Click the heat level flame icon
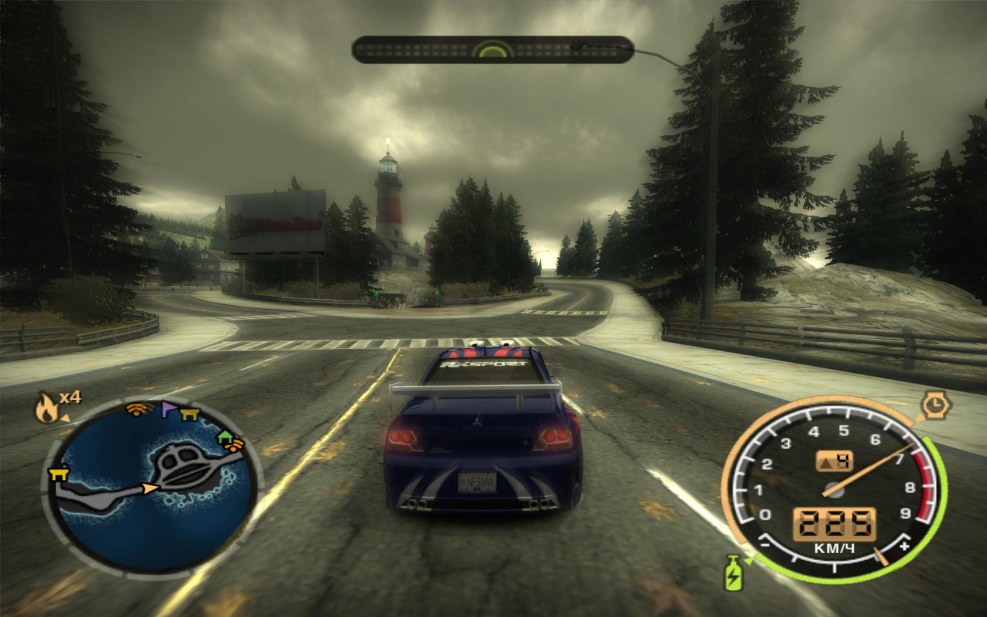987x617 pixels. point(47,406)
